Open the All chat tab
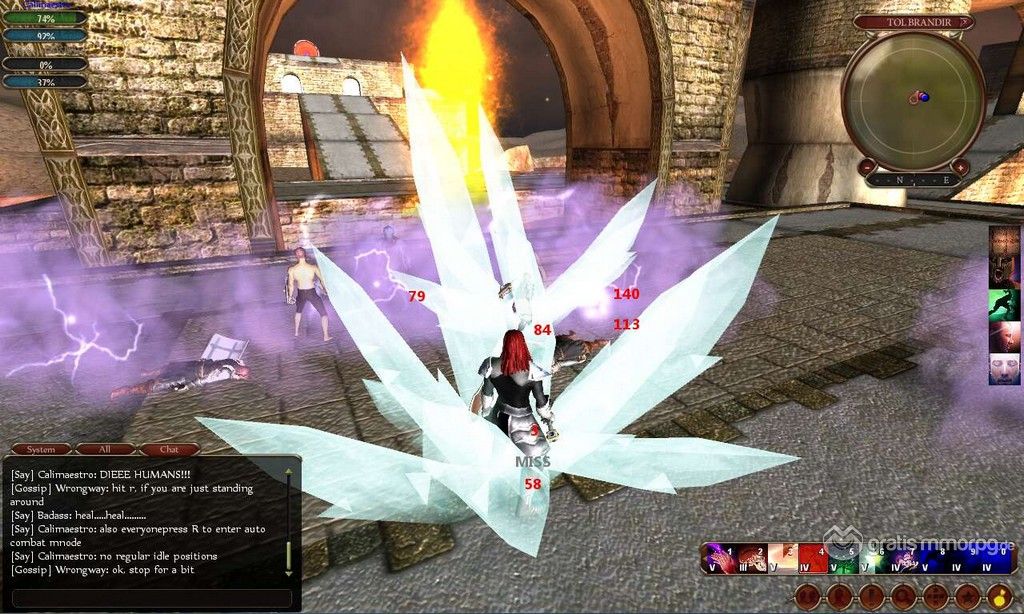This screenshot has width=1024, height=614. [x=105, y=449]
